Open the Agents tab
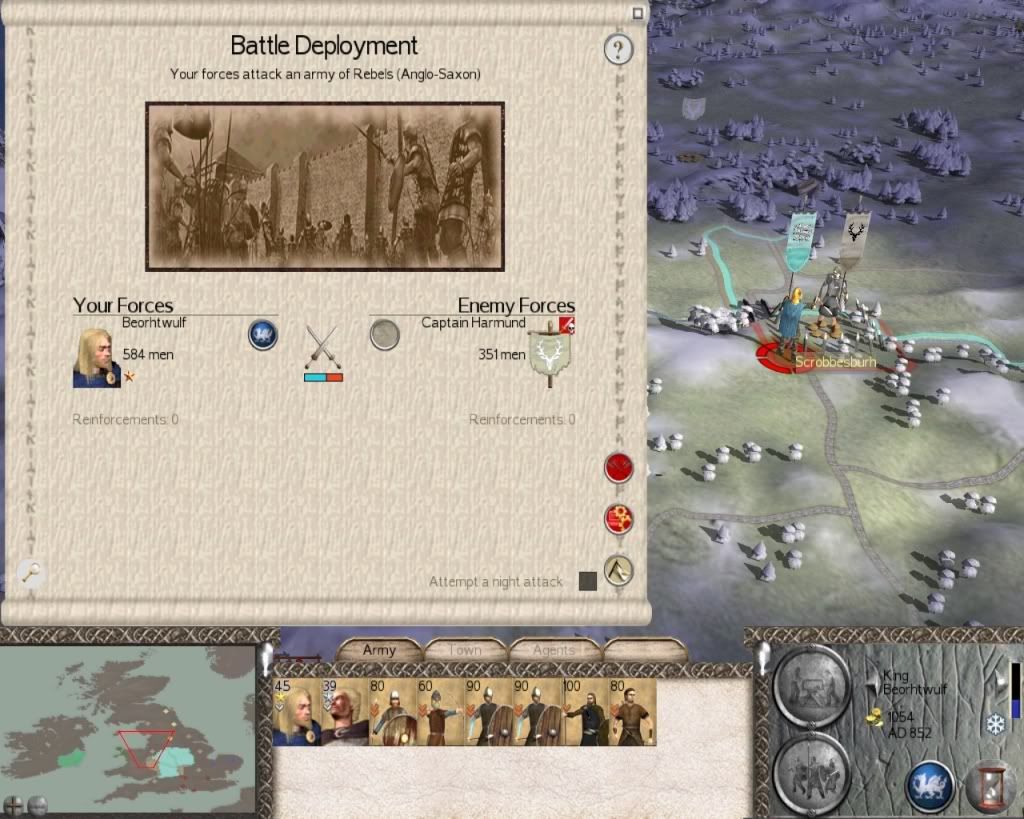 553,650
